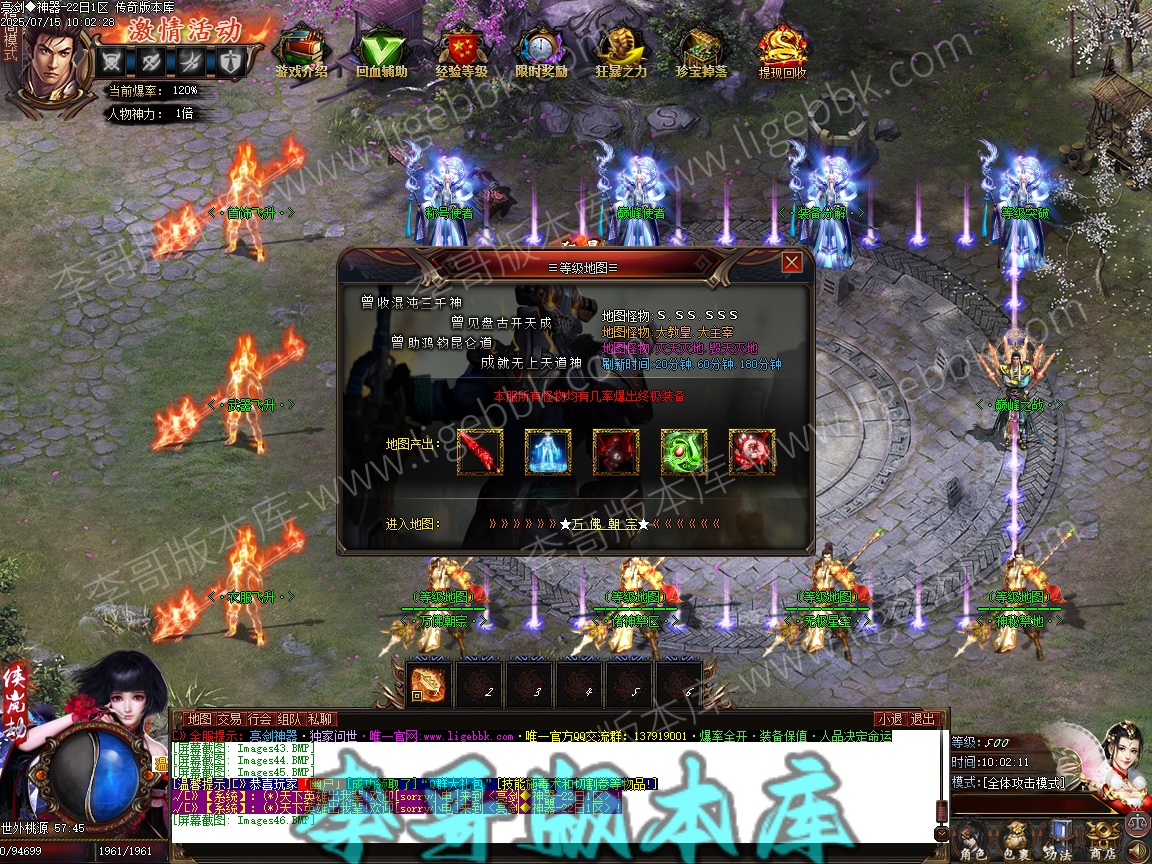Open the 经验等级 experience menu
1152x864 pixels.
pyautogui.click(x=461, y=52)
